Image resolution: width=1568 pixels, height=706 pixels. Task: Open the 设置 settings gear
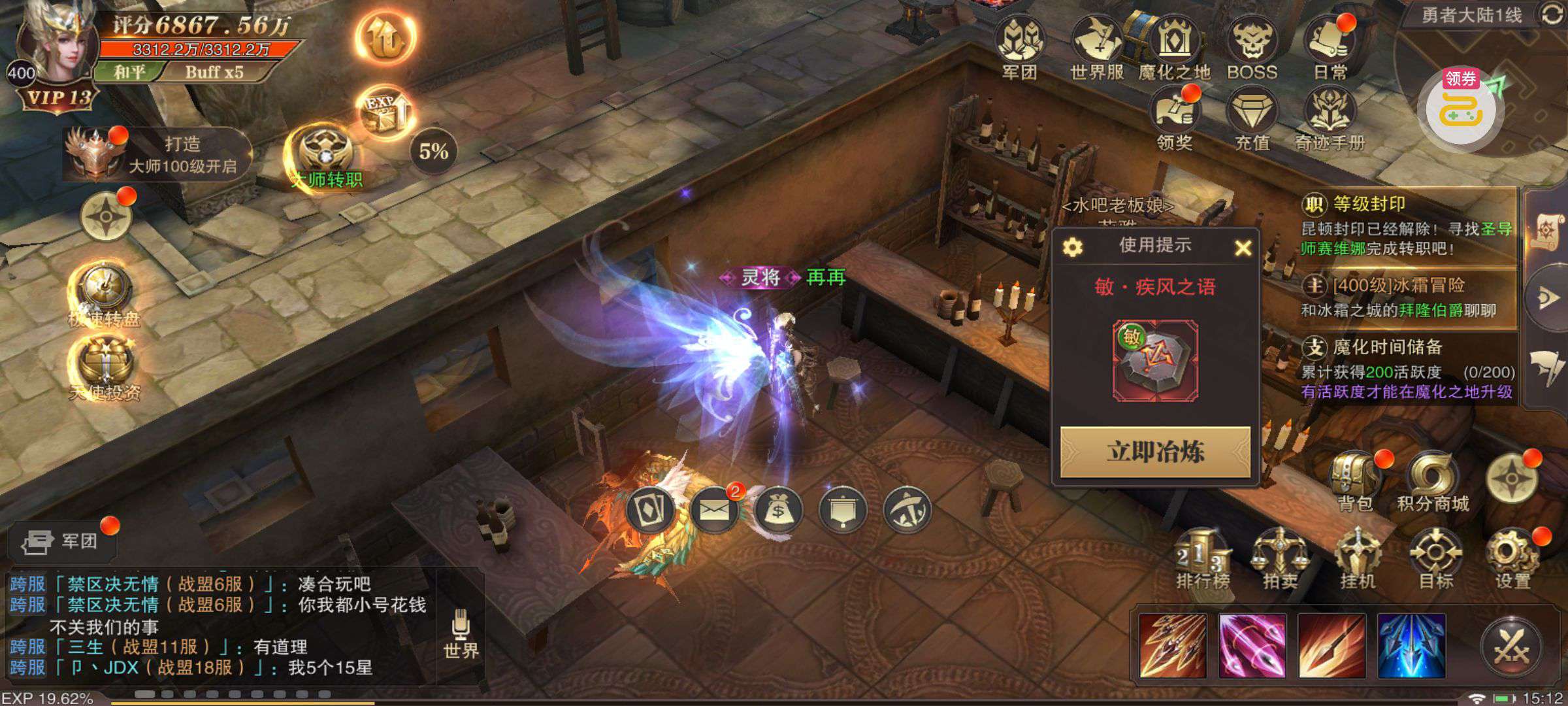pos(1513,559)
